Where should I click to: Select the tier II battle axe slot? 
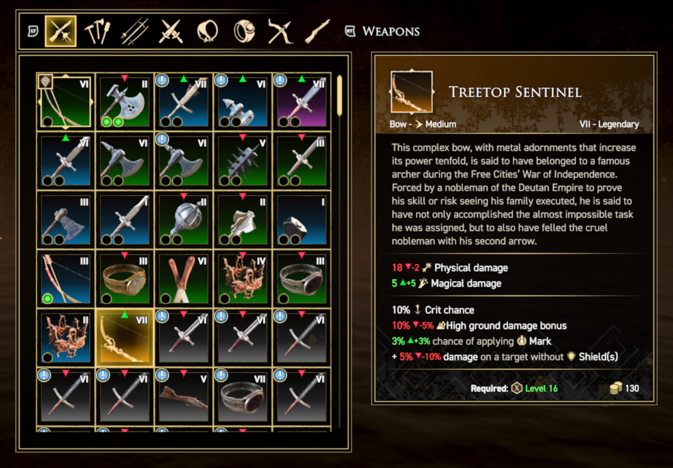124,100
